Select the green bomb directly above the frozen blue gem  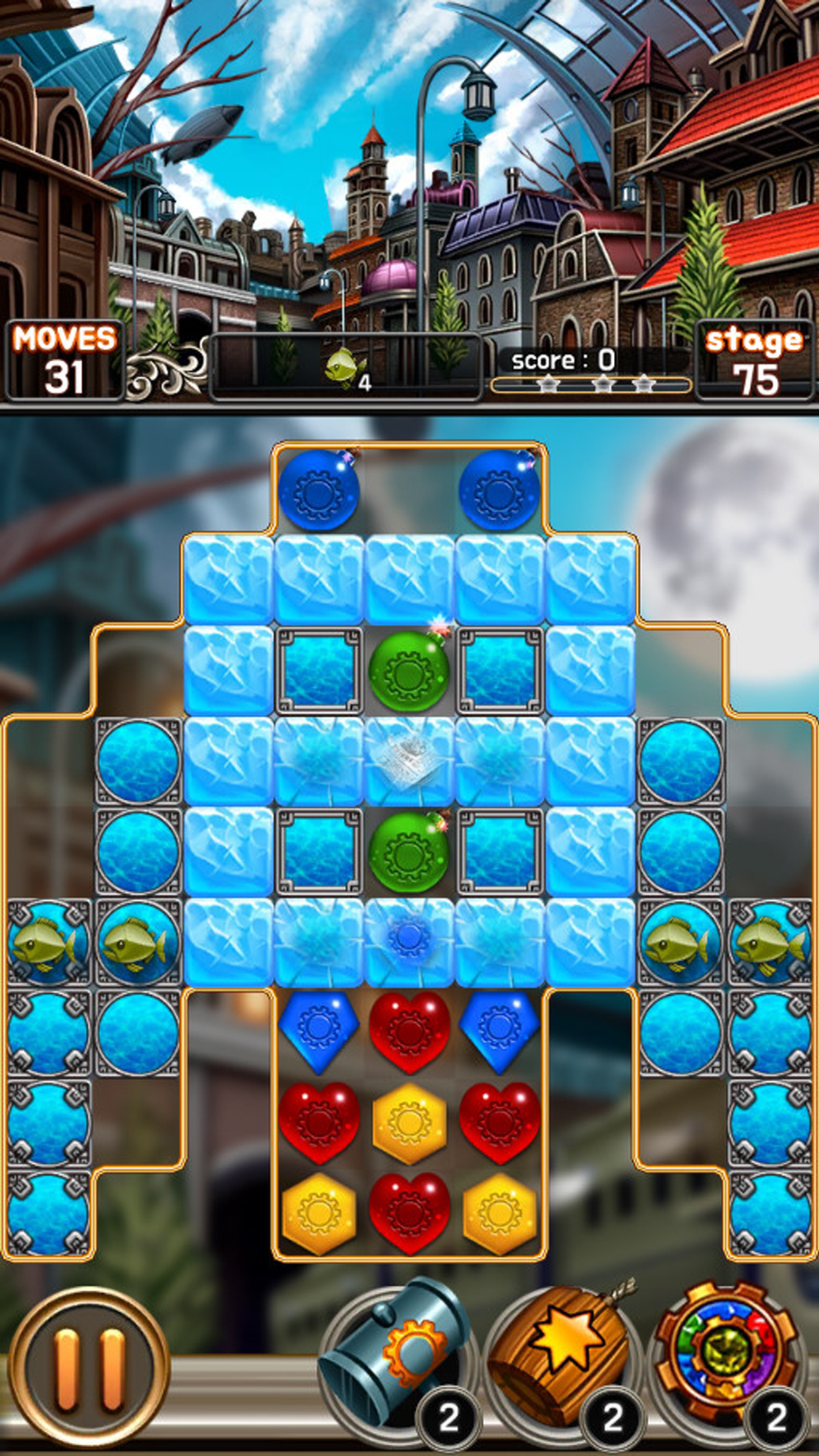[x=409, y=852]
